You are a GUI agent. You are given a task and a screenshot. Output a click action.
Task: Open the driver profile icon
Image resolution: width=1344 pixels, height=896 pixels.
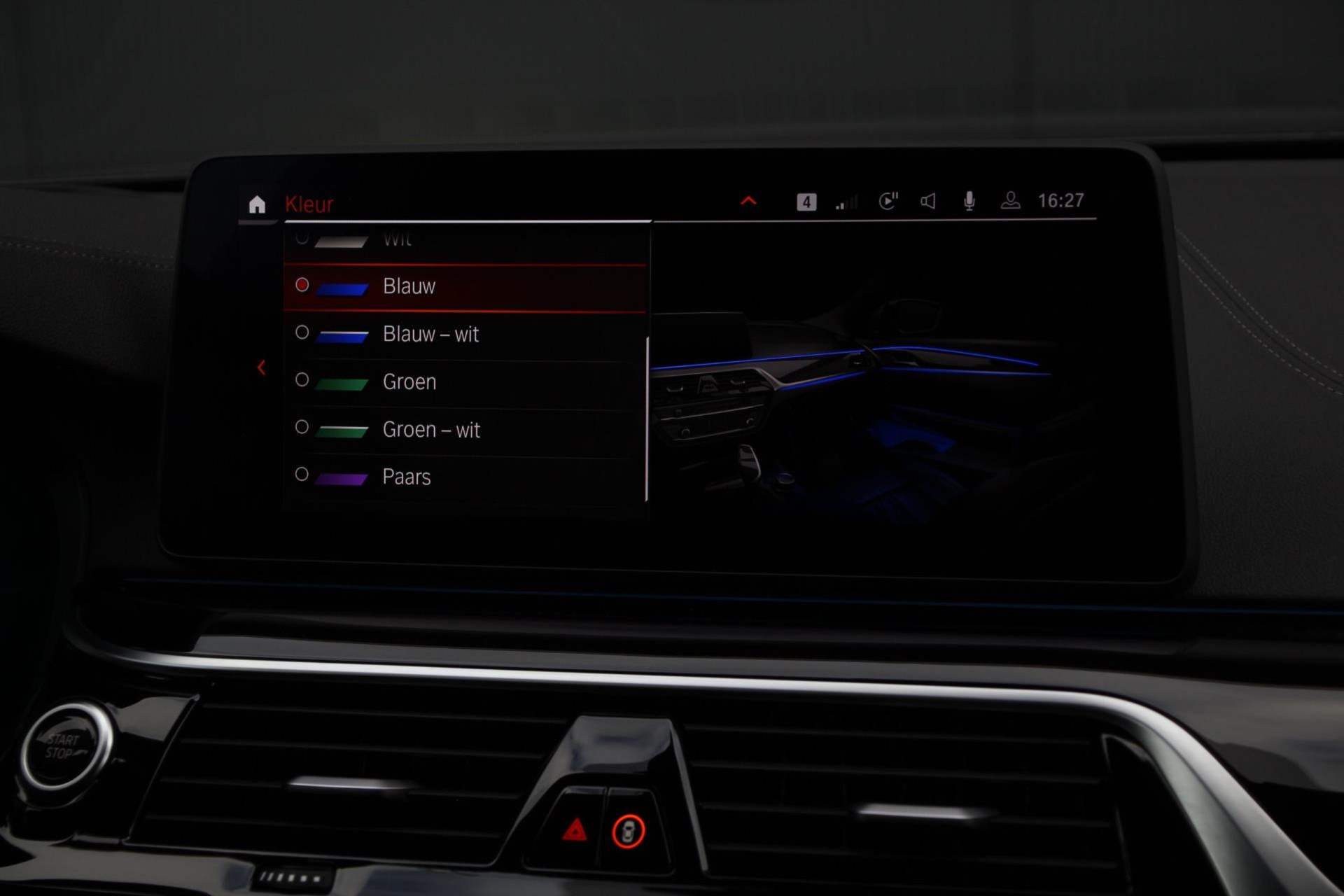pos(1010,202)
